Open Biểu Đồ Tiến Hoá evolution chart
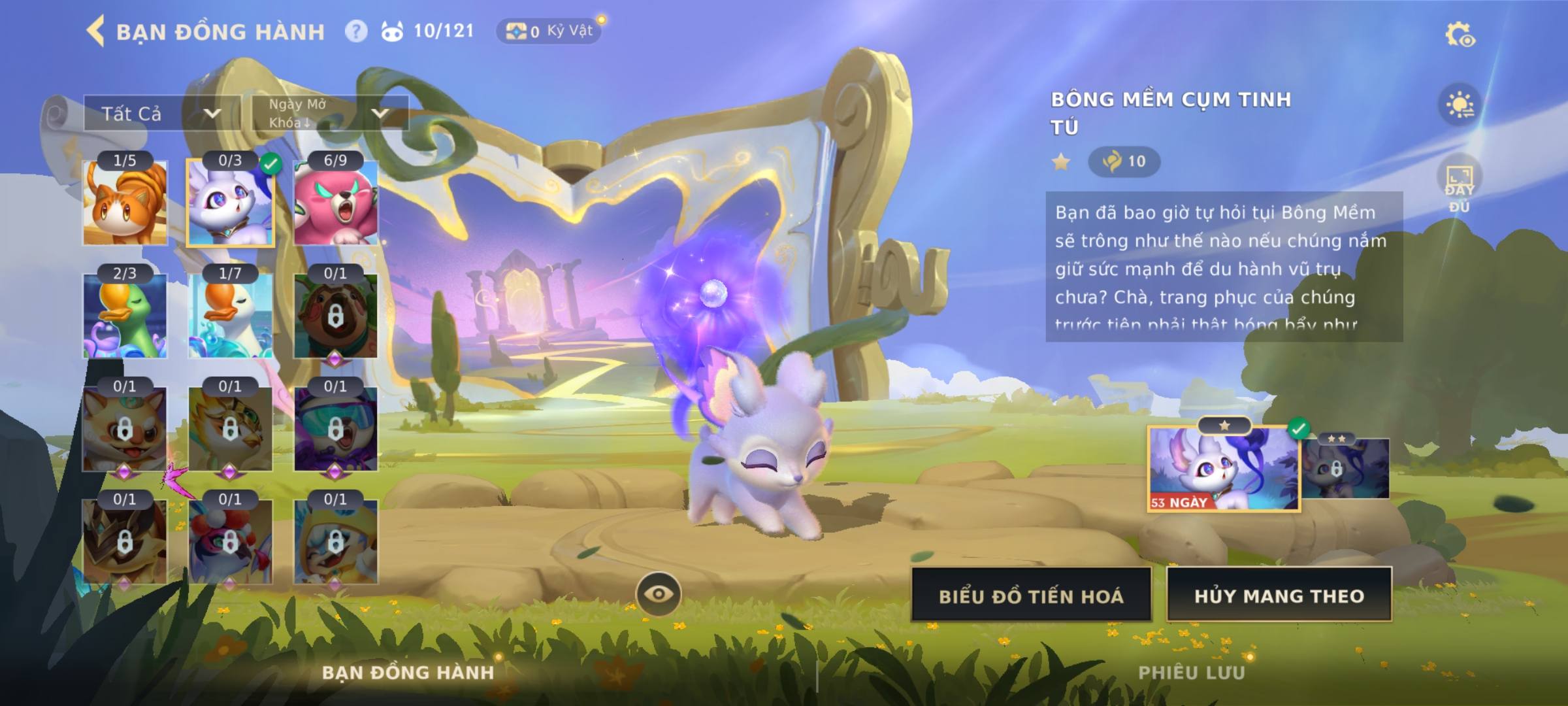This screenshot has height=706, width=1568. pyautogui.click(x=1031, y=596)
